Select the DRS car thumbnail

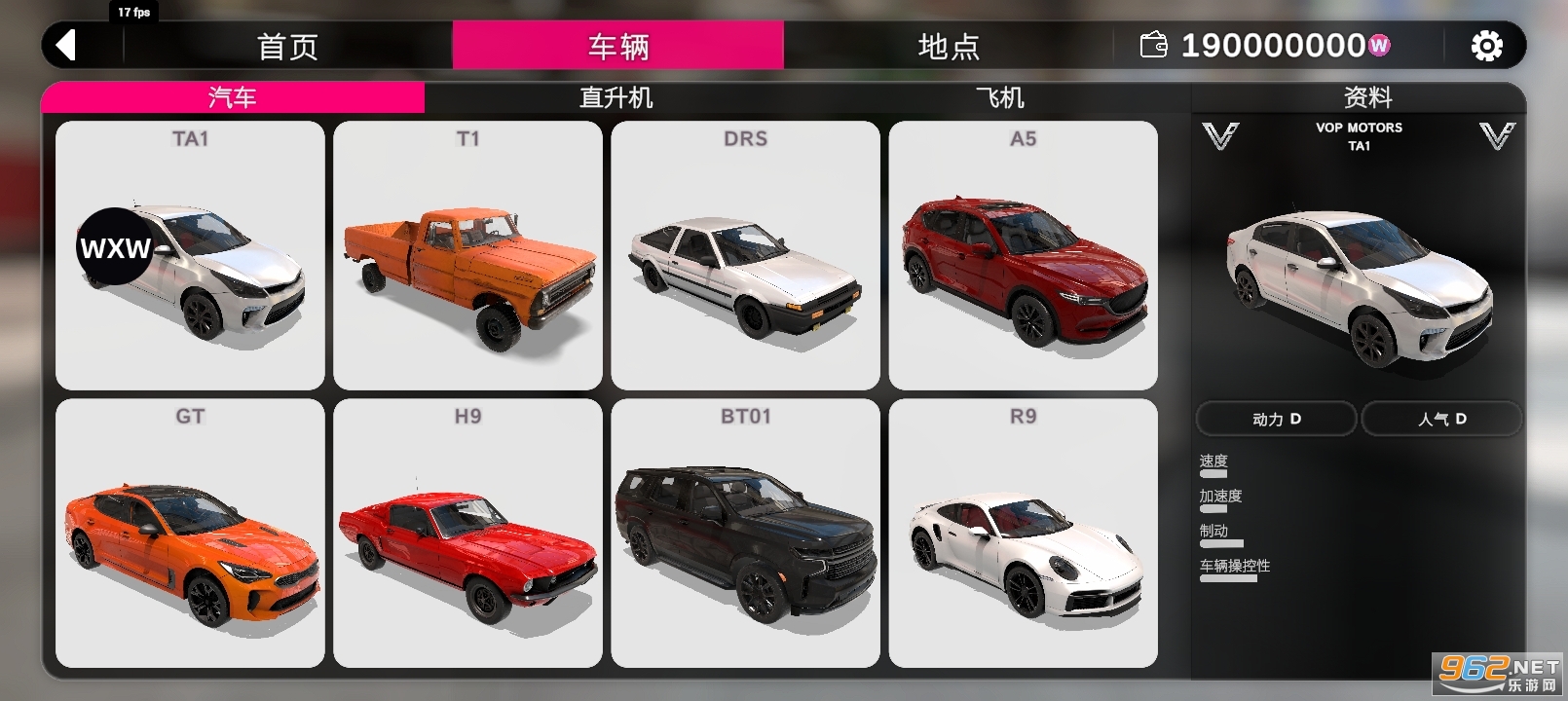coord(746,253)
